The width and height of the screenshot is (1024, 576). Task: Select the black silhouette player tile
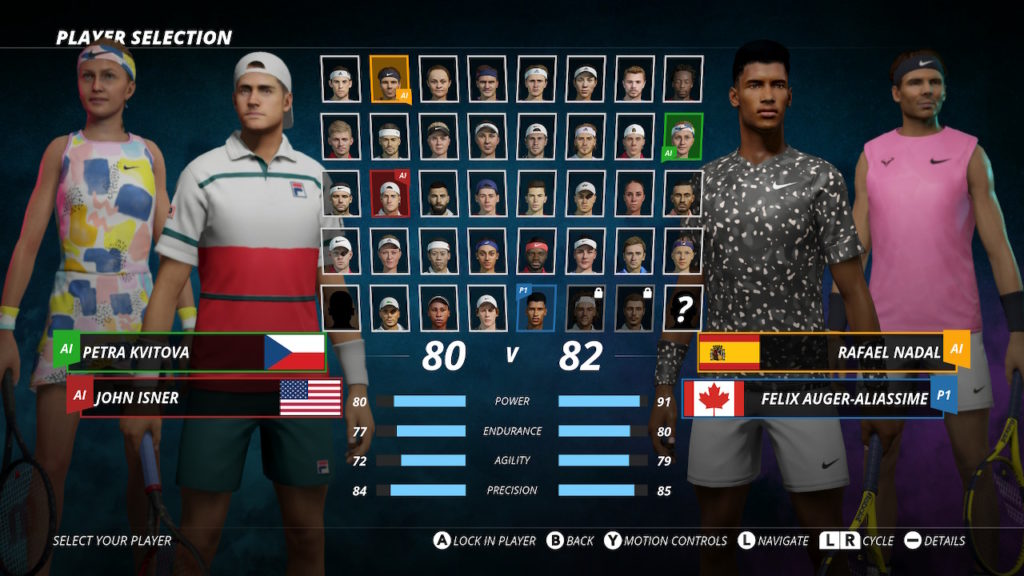tap(341, 308)
